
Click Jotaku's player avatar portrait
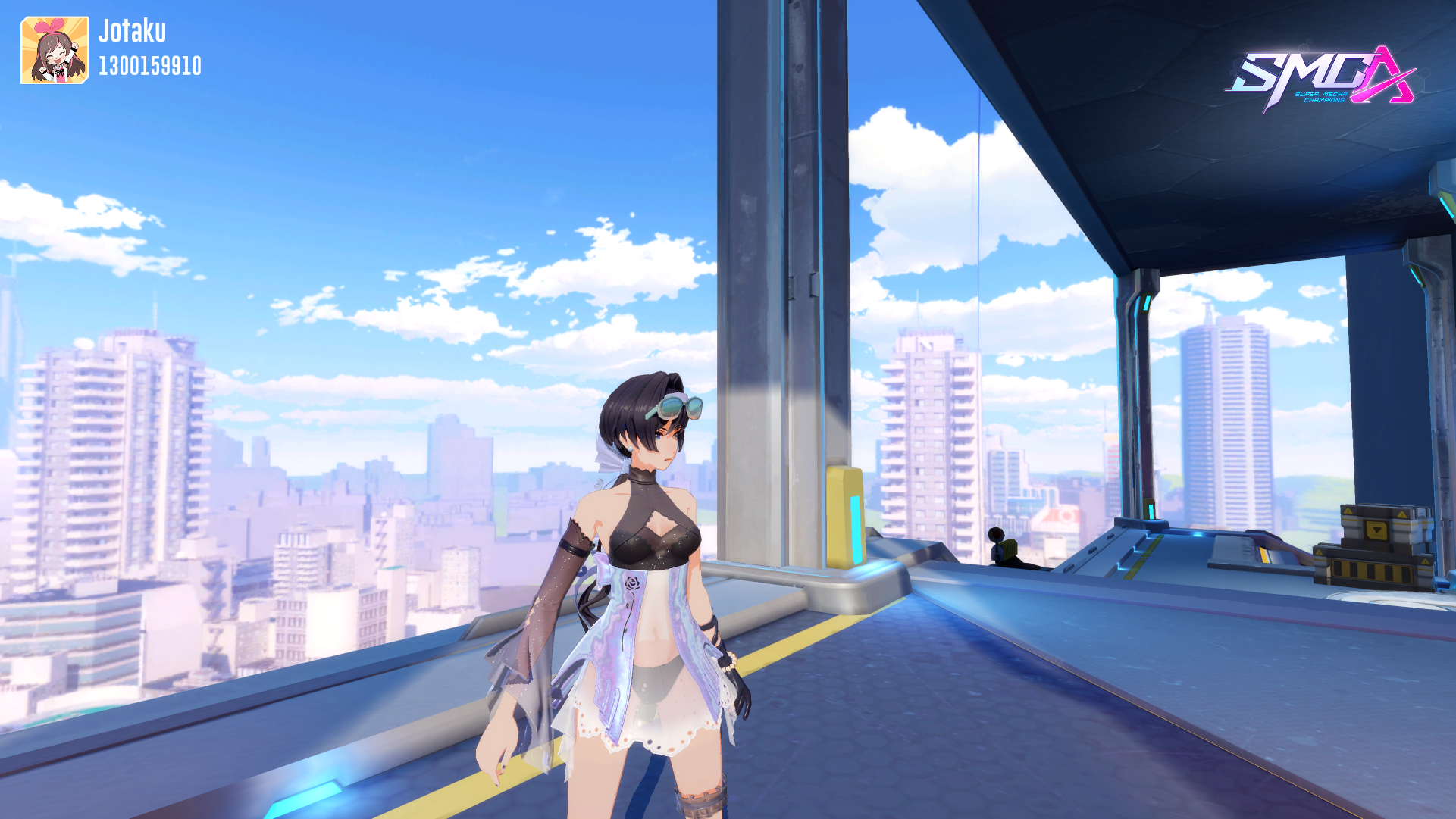[55, 50]
